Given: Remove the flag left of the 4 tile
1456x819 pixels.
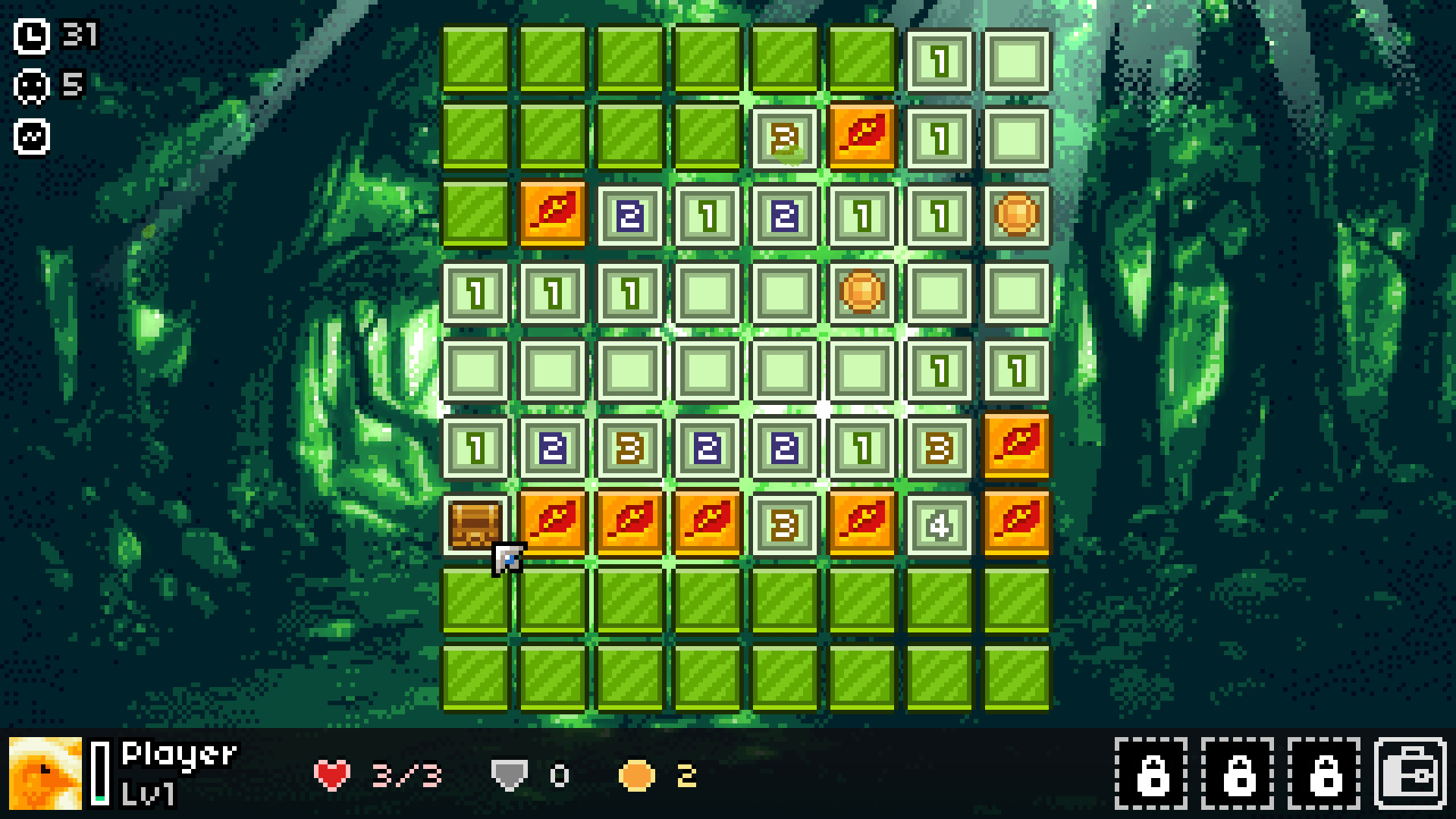Looking at the screenshot, I should [861, 522].
